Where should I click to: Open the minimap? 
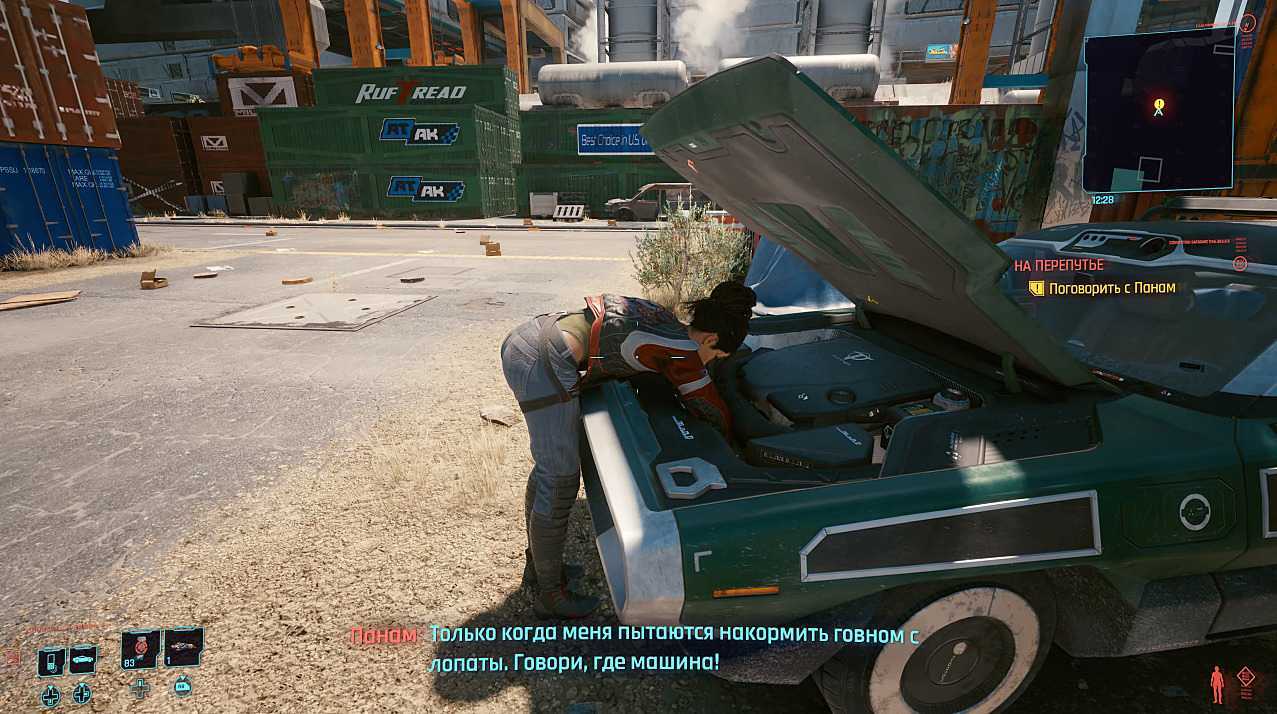coord(1158,110)
